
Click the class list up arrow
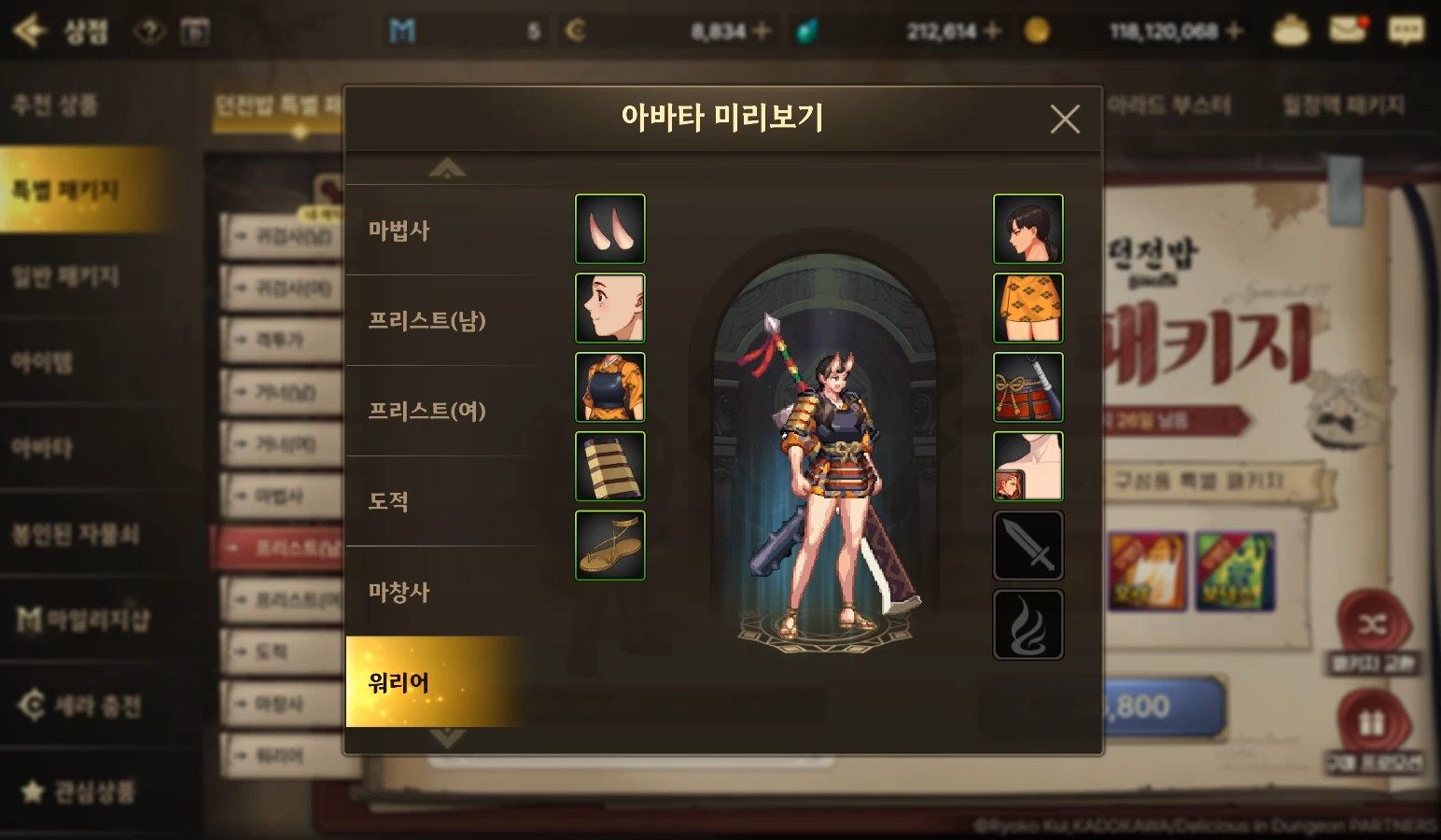tap(447, 169)
